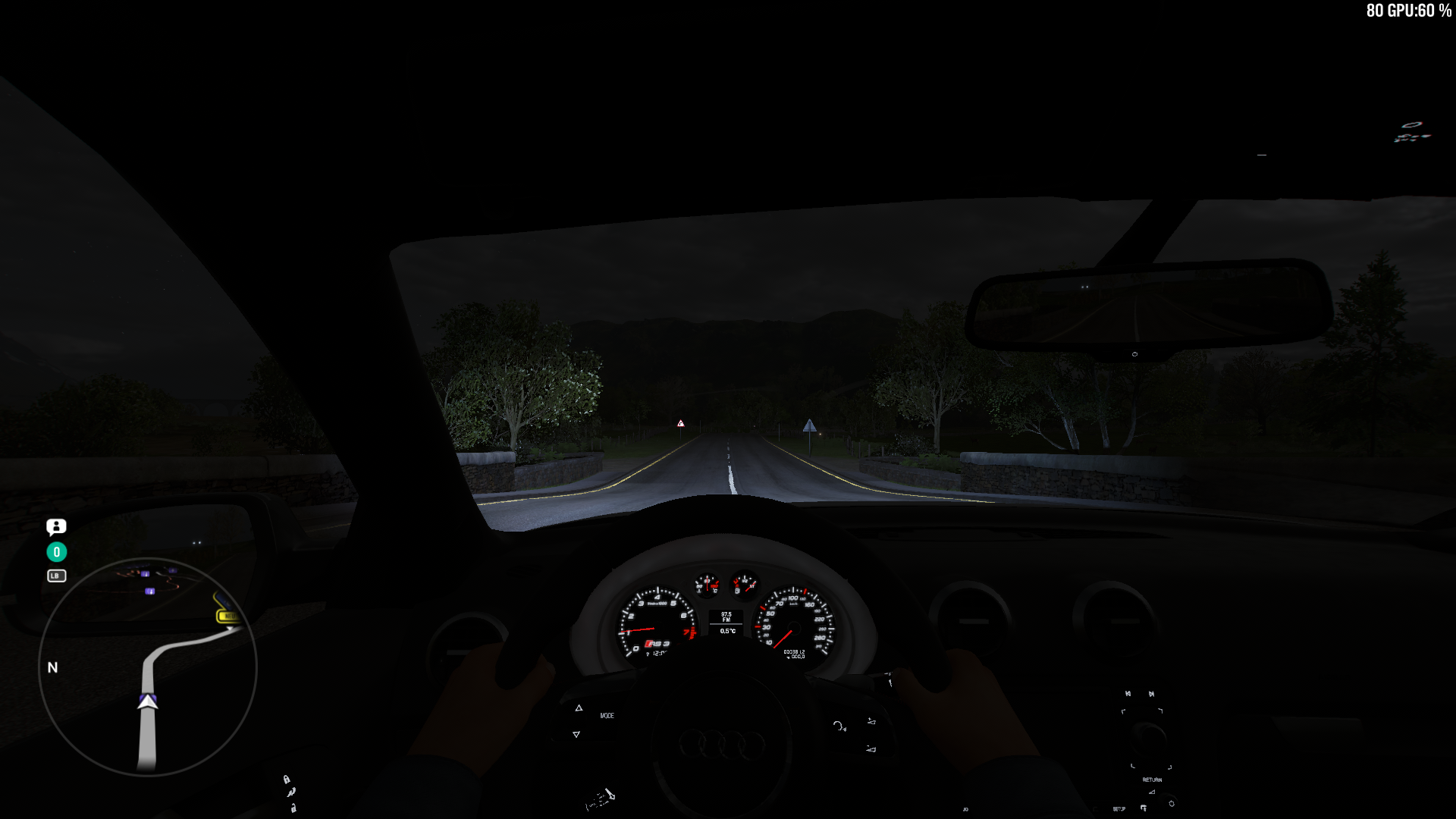Toggle the voice control button on the wheel

click(839, 726)
